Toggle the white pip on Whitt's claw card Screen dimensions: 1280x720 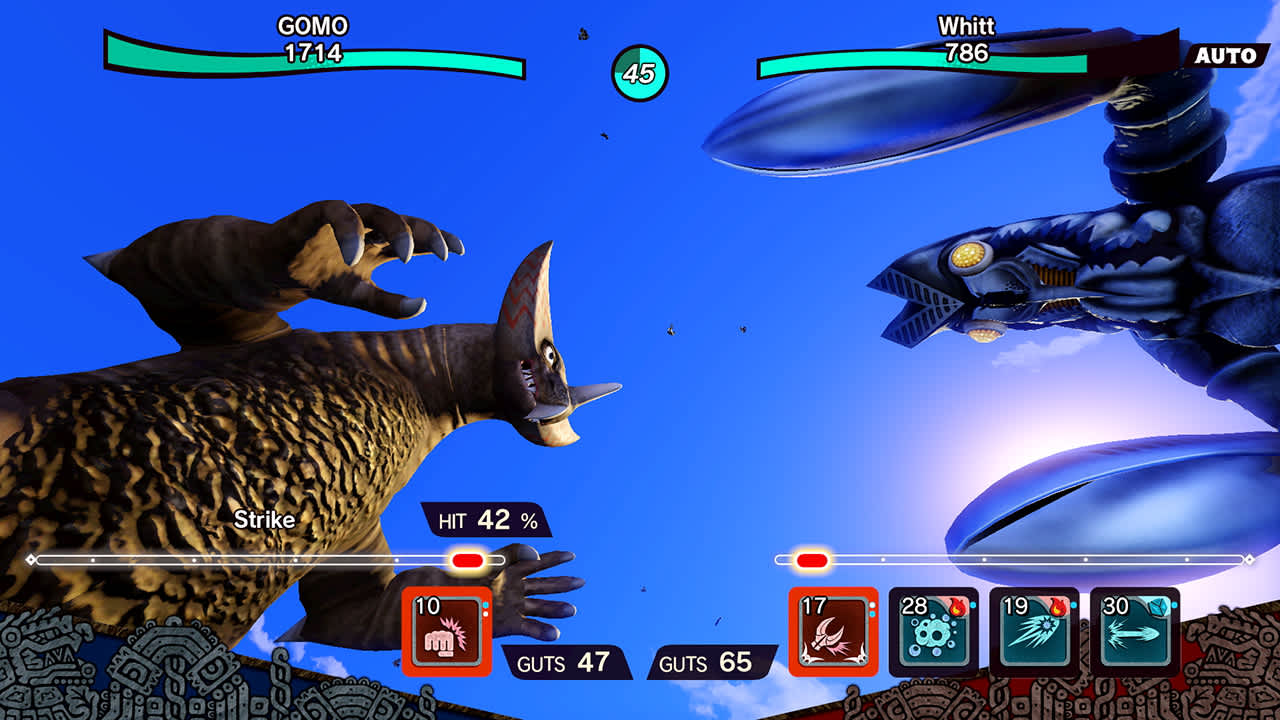[x=874, y=604]
